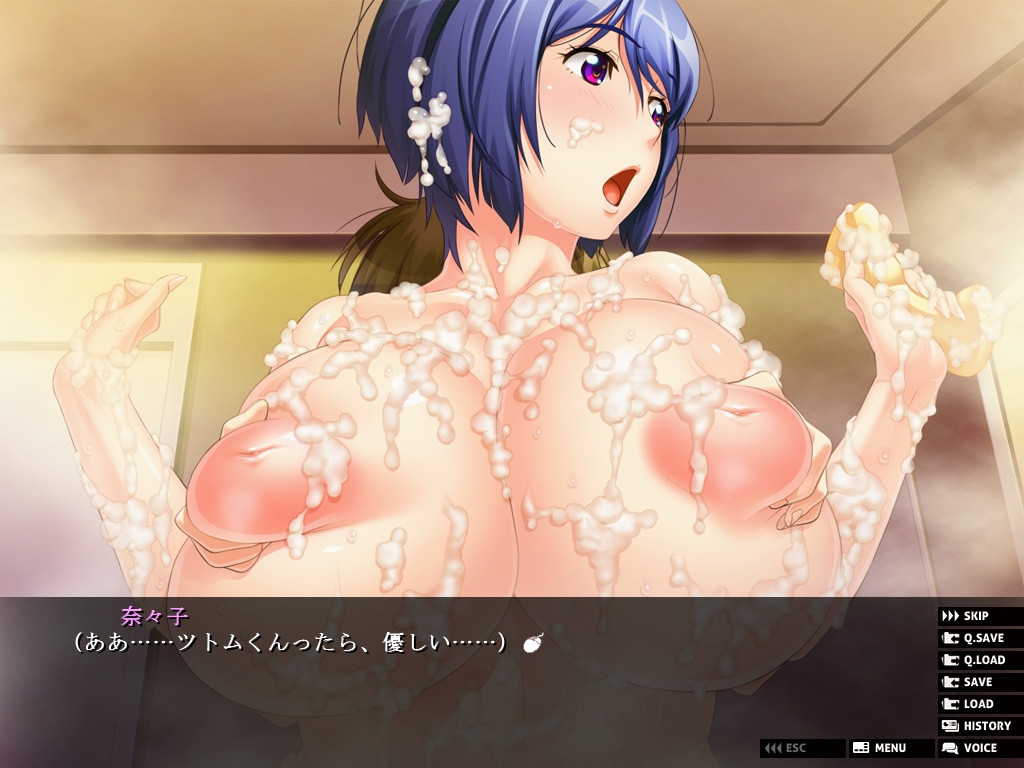
Task: Open the SAVE screen
Action: pyautogui.click(x=979, y=682)
